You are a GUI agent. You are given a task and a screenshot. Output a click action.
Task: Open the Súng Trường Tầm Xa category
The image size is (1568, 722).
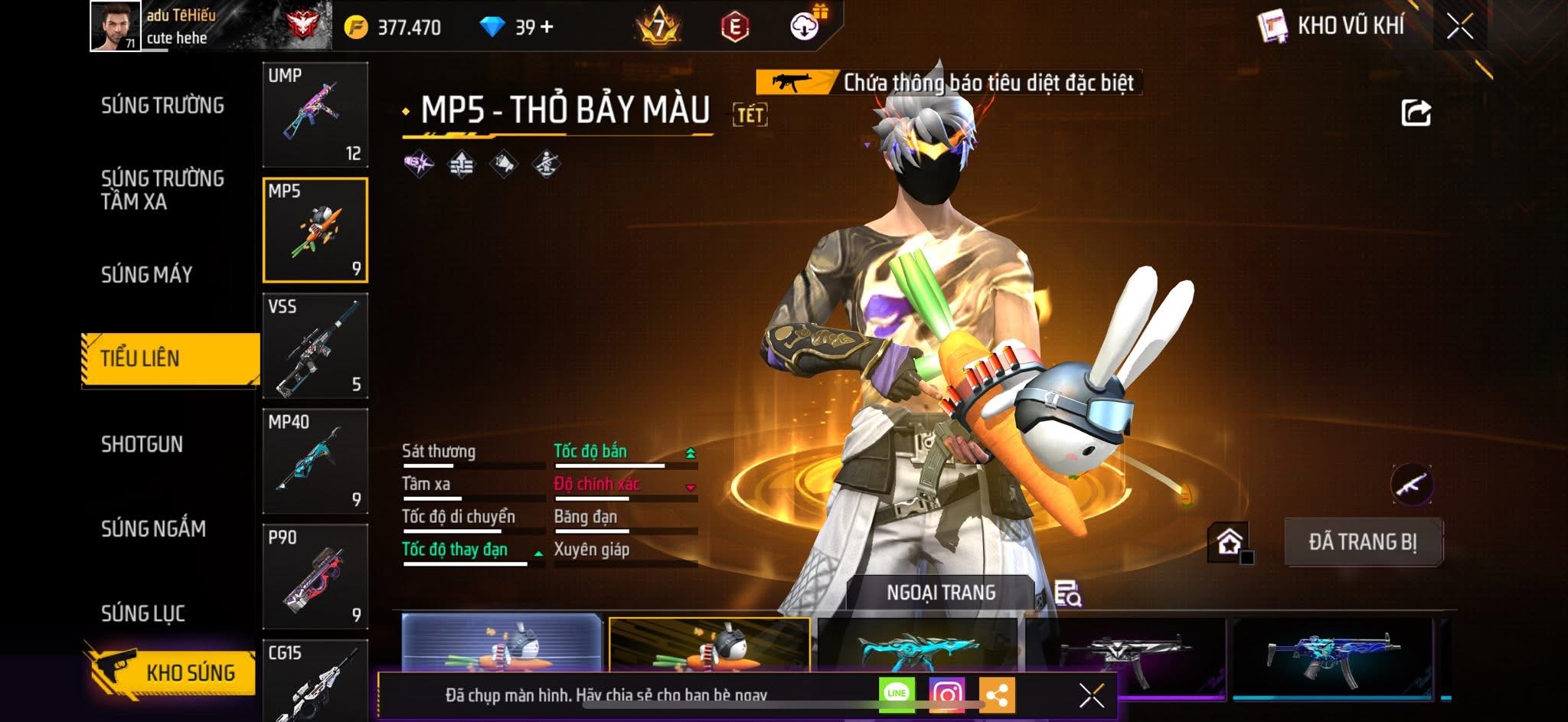pyautogui.click(x=162, y=190)
